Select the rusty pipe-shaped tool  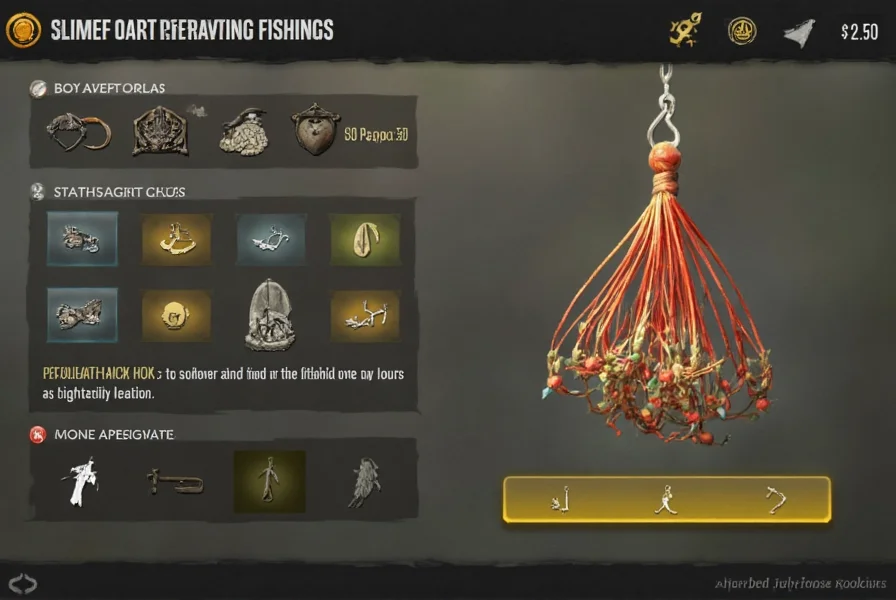click(176, 482)
